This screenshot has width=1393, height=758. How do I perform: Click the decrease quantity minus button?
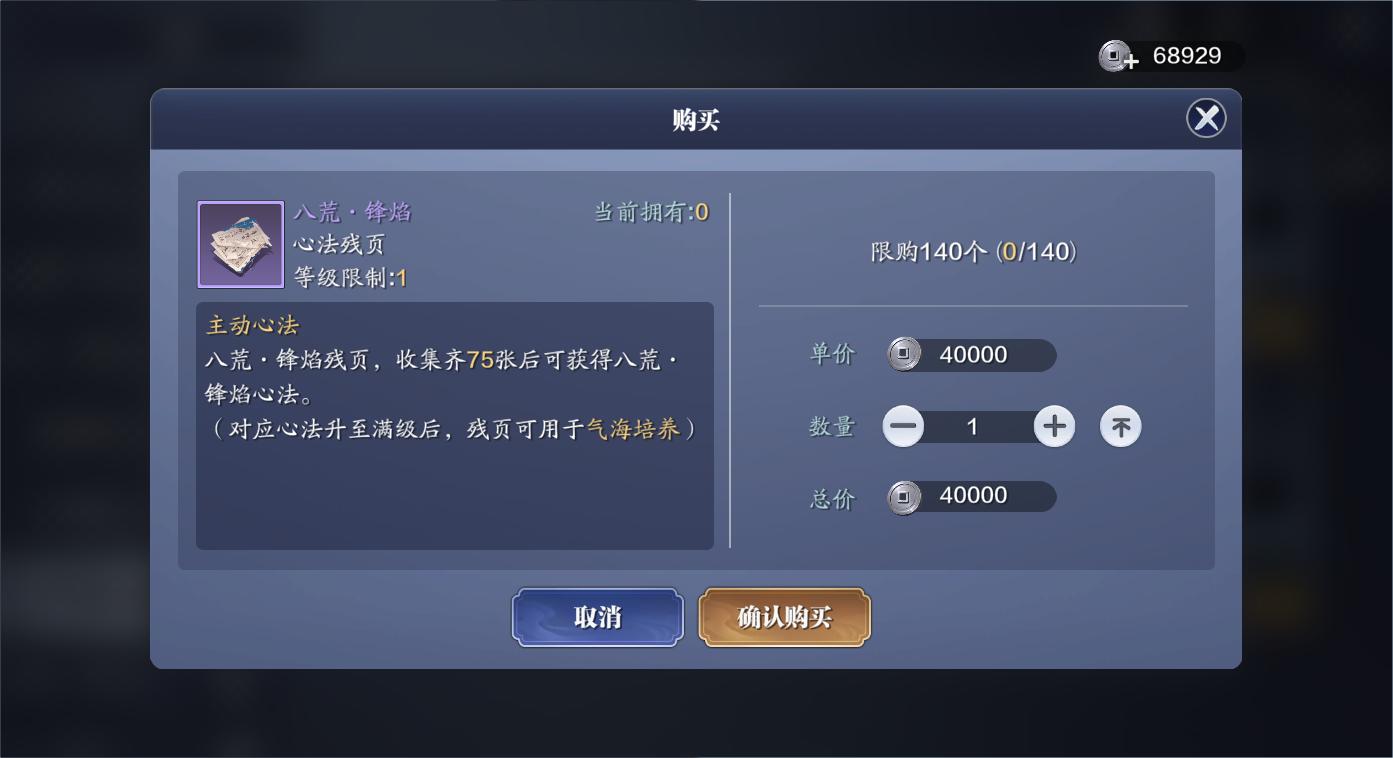903,426
